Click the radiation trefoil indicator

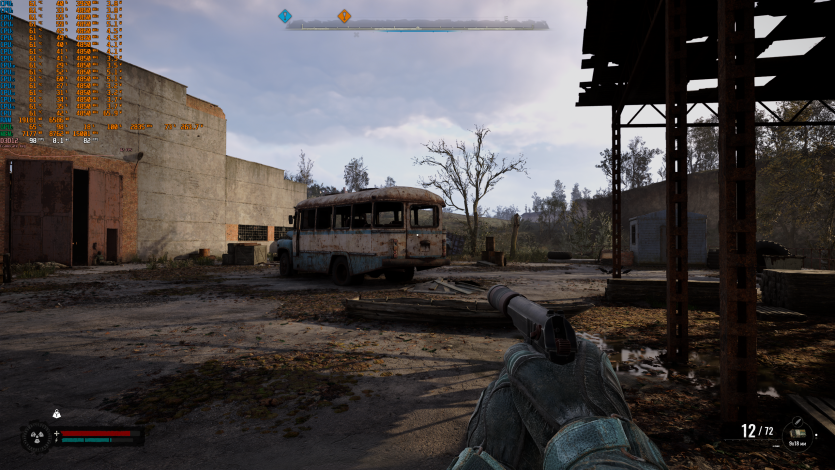[x=36, y=437]
